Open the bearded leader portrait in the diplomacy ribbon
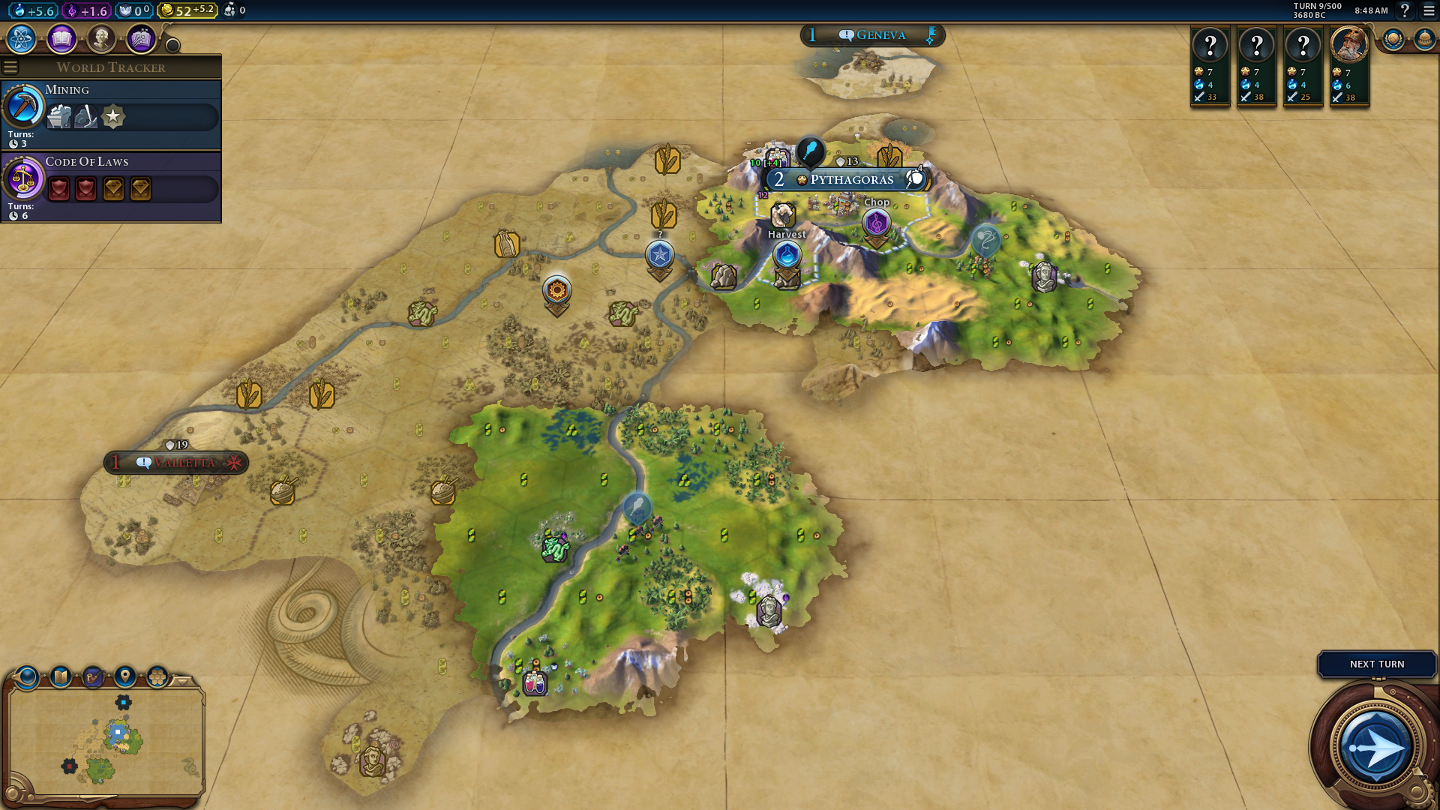1440x810 pixels. pos(1349,44)
